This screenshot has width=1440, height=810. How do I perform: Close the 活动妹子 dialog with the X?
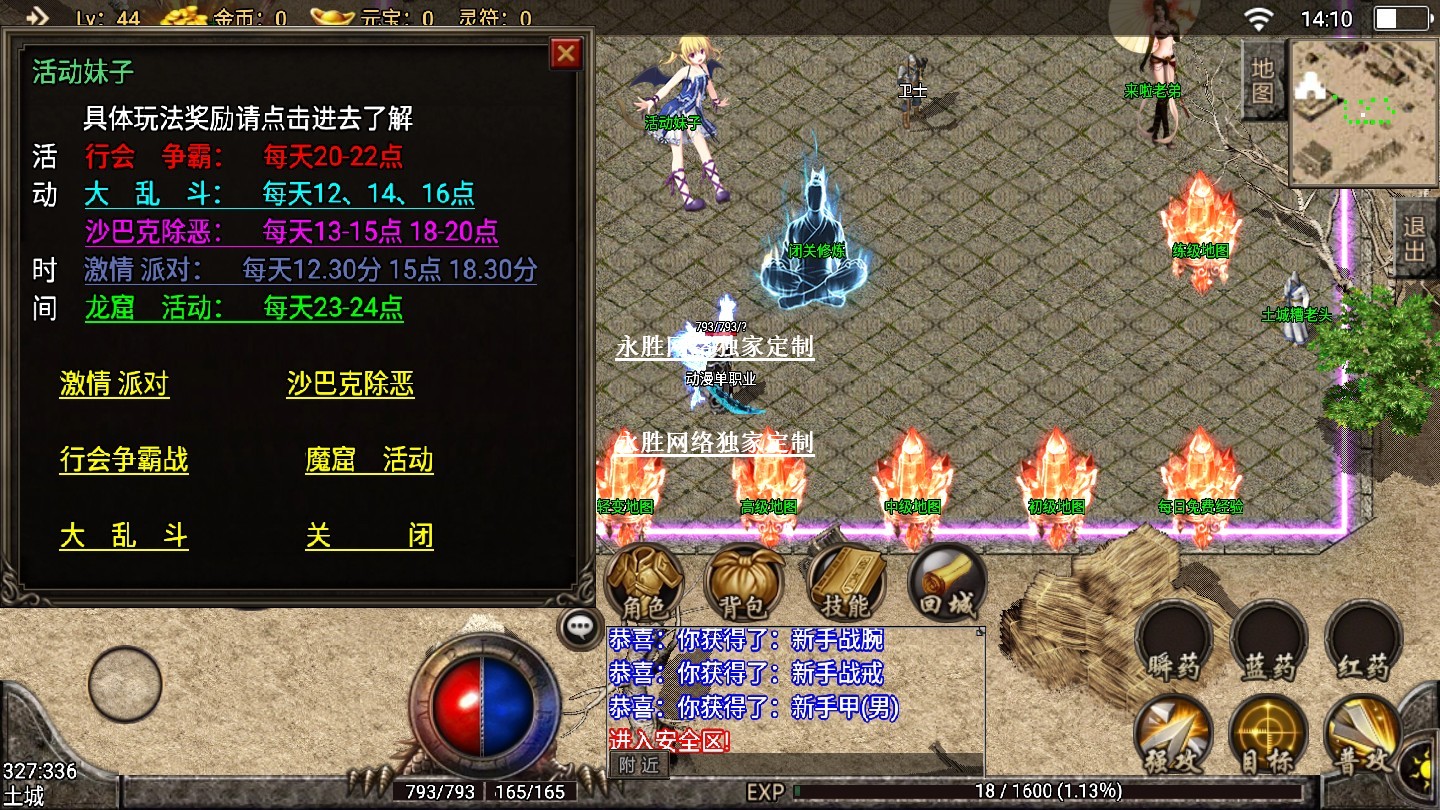566,53
